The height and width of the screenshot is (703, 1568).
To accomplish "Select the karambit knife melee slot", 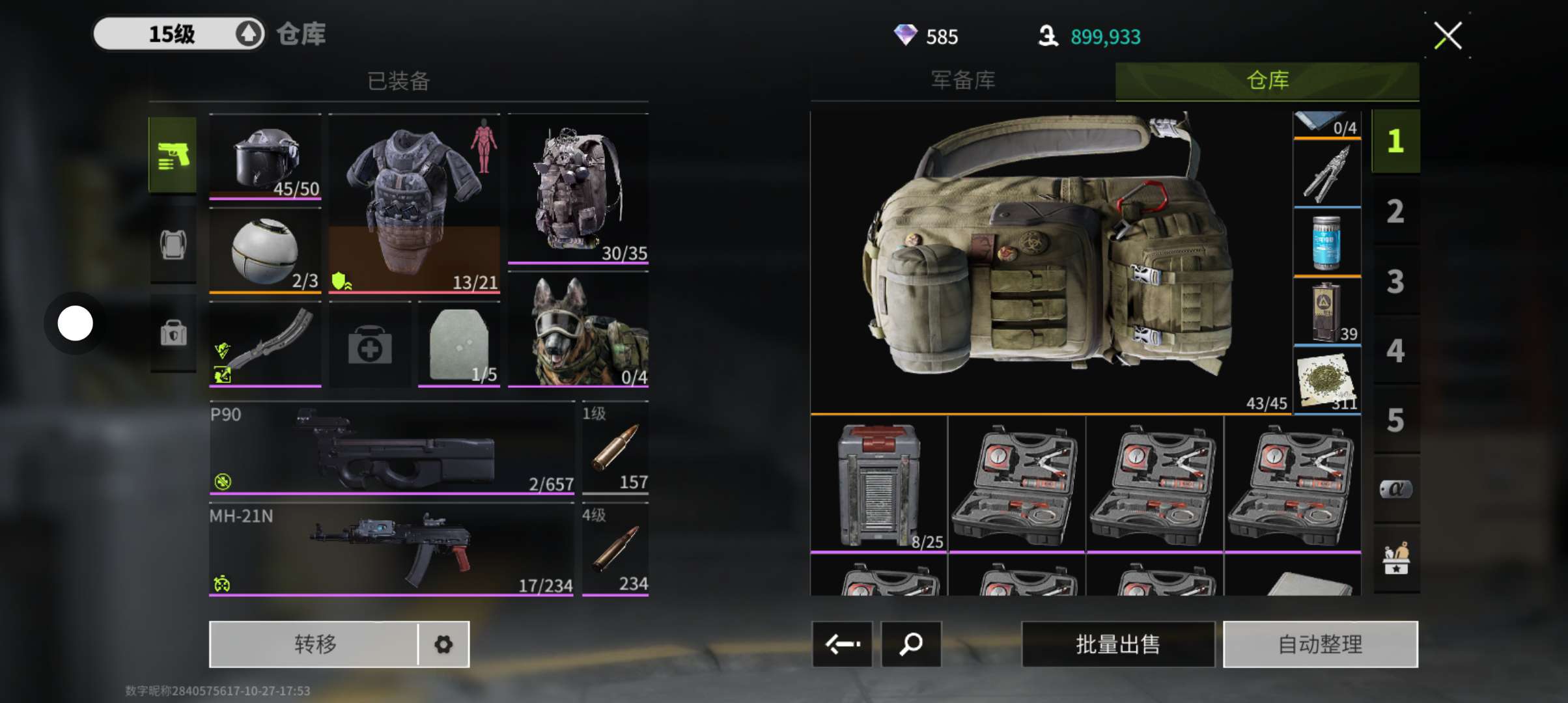I will 265,345.
